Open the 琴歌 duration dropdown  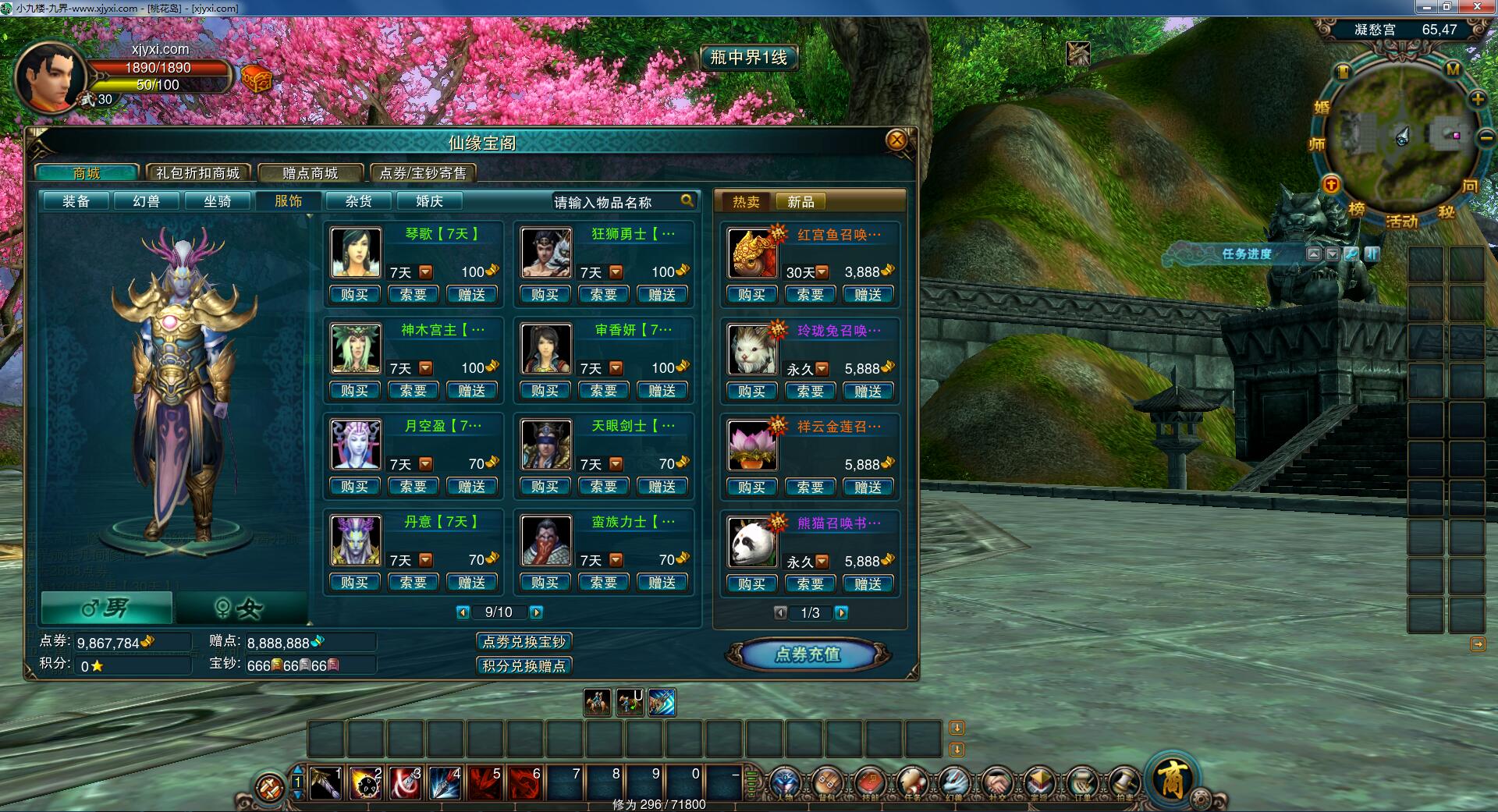coord(425,272)
